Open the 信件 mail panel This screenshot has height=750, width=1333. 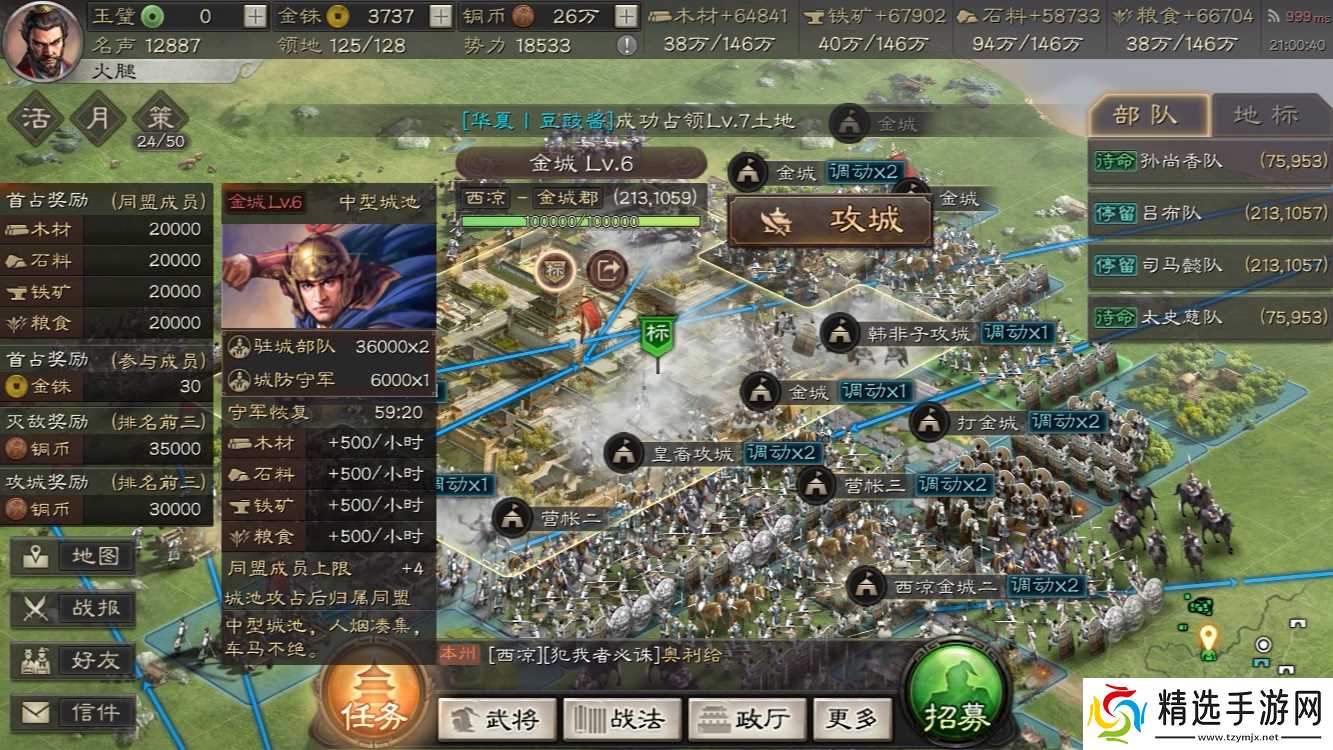pyautogui.click(x=72, y=713)
